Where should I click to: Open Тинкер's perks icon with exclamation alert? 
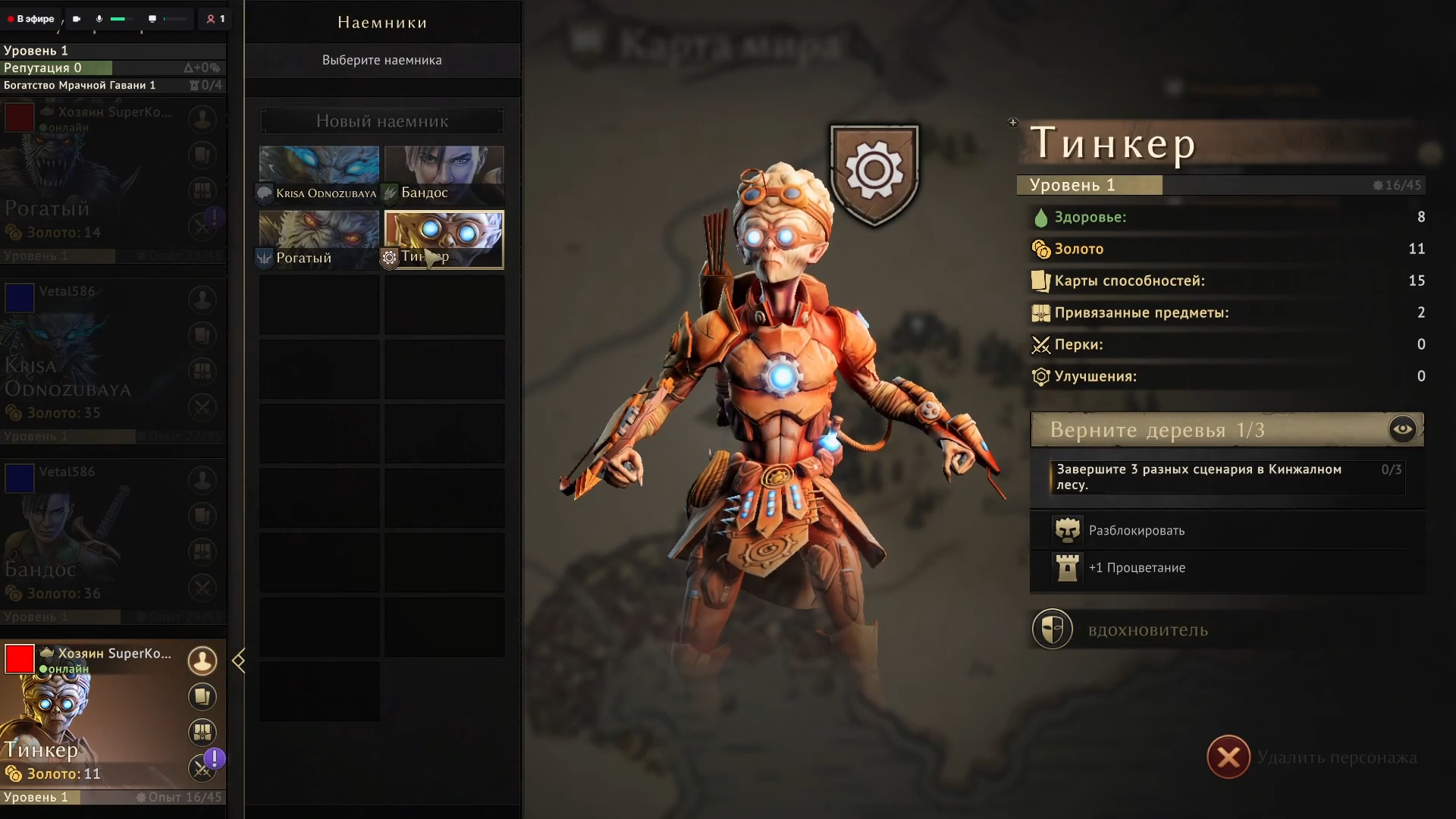[202, 767]
